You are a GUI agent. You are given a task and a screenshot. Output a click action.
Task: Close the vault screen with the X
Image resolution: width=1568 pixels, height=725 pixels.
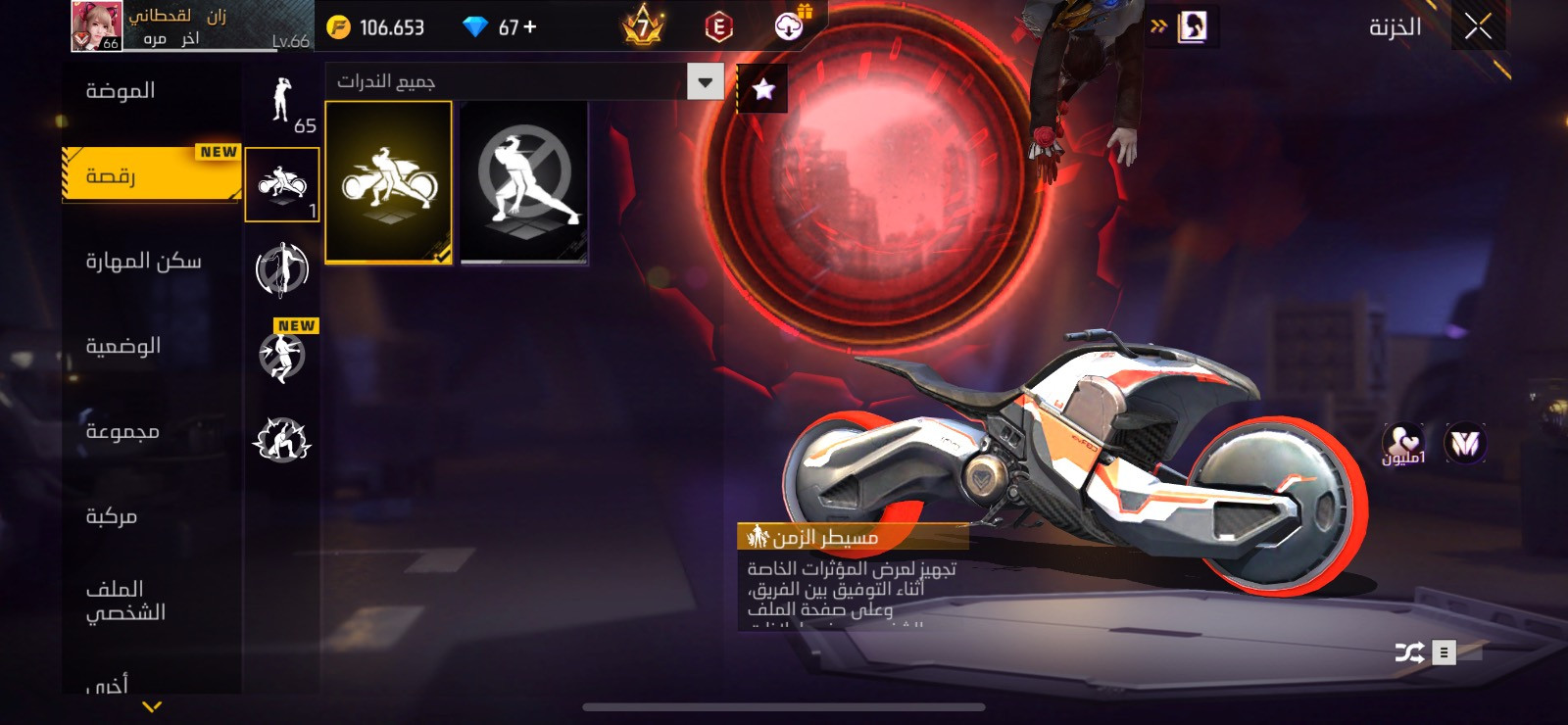(1478, 26)
